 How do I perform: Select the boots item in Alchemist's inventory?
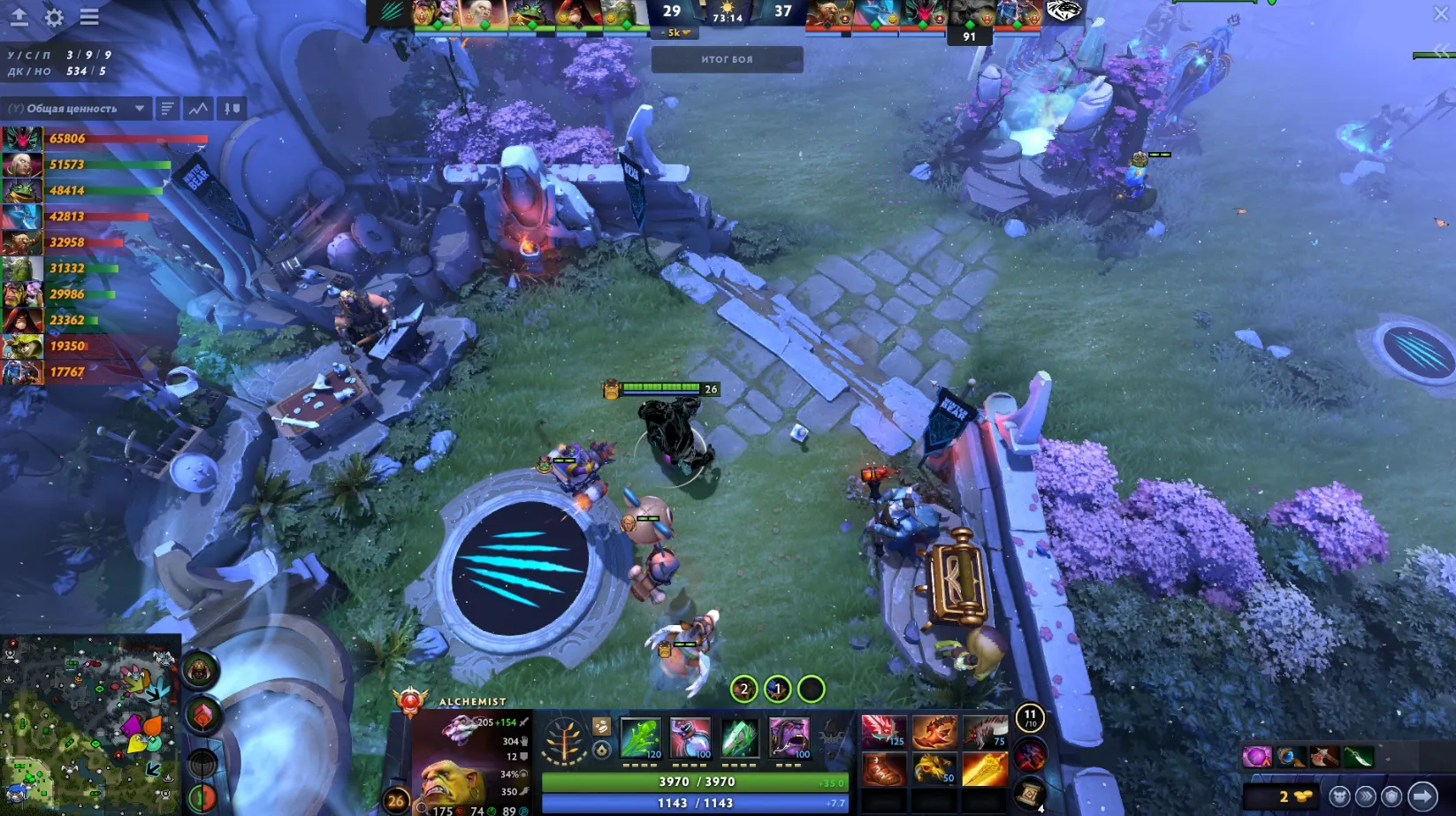coord(884,767)
